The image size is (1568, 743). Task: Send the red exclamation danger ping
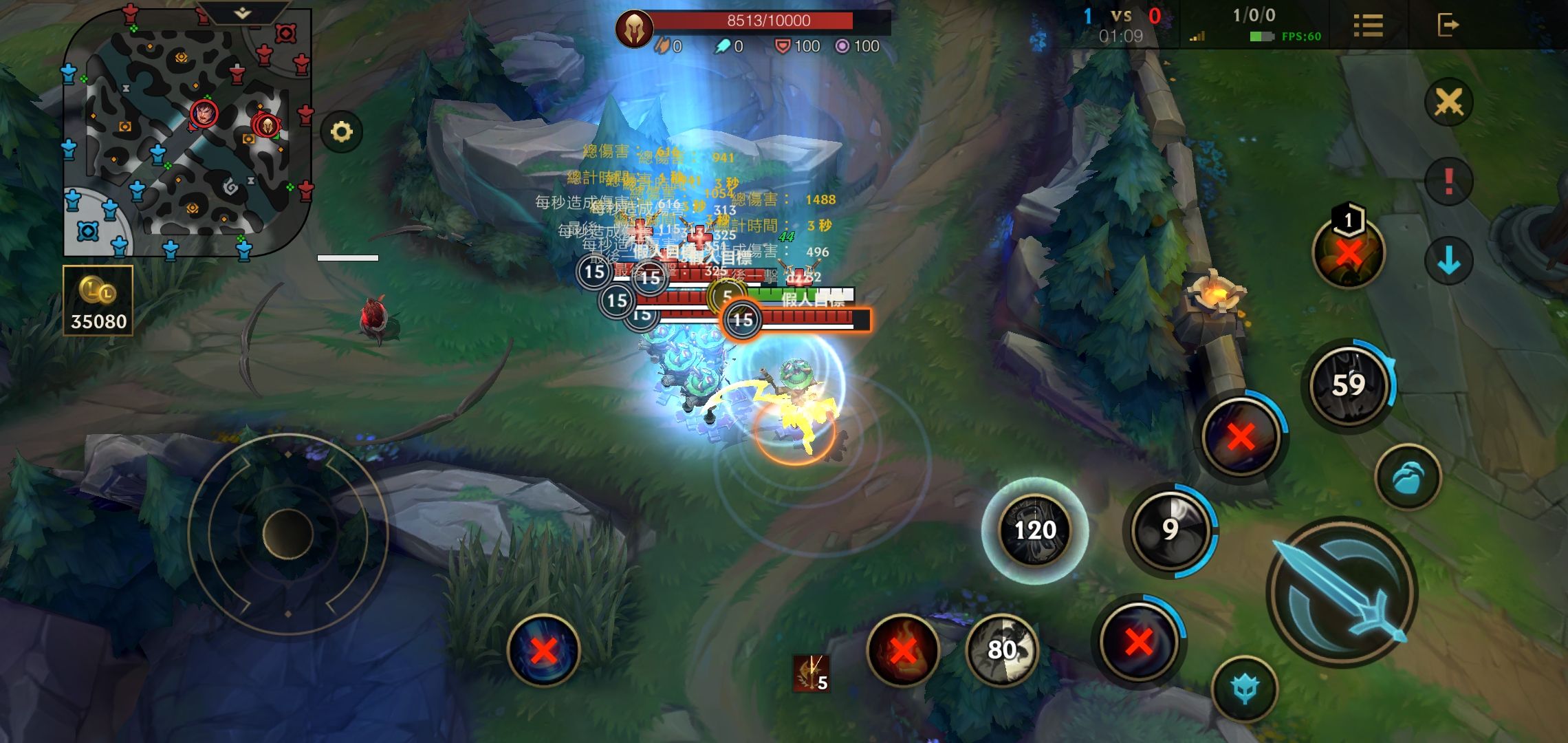[x=1449, y=182]
